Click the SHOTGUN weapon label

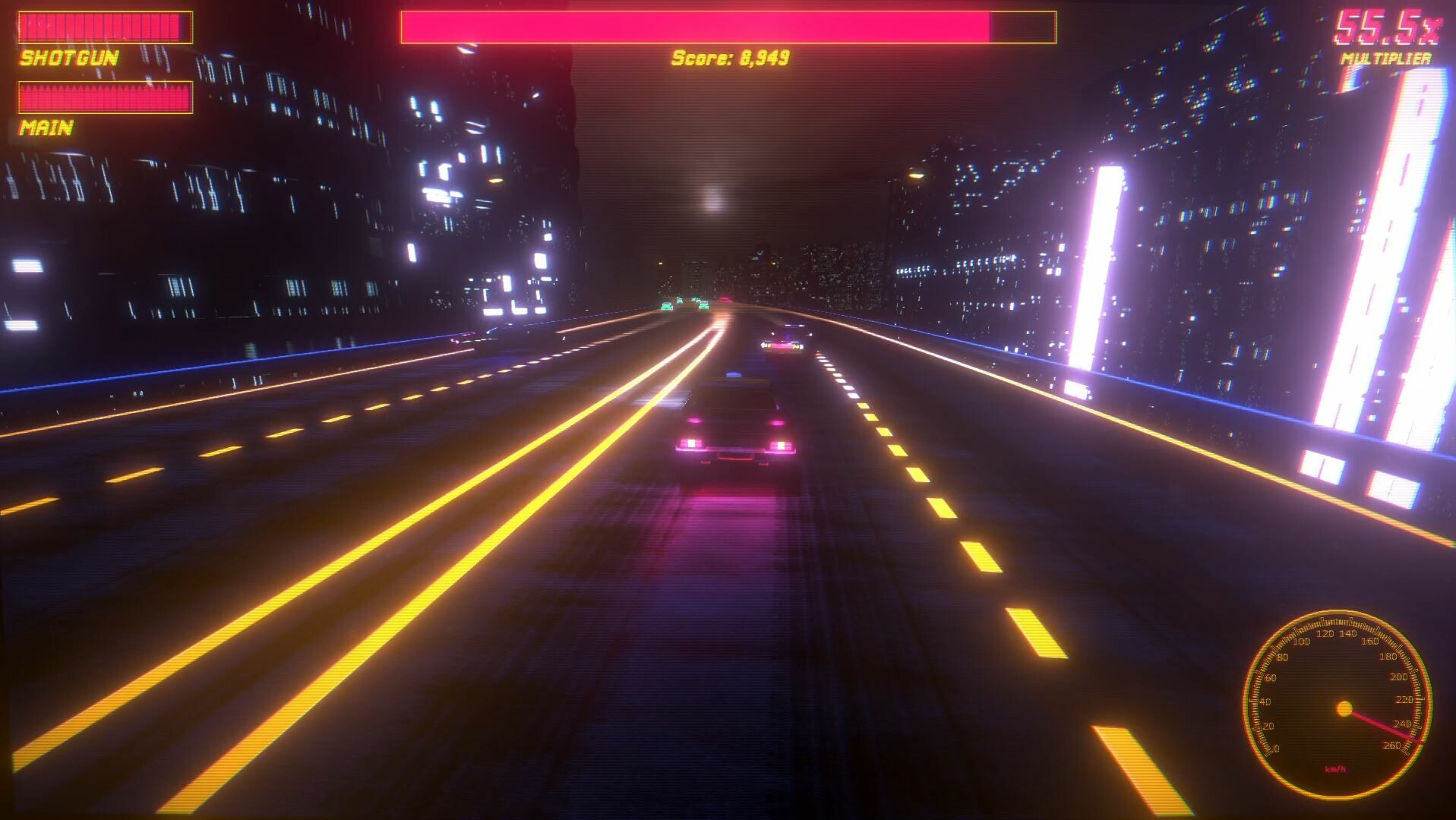point(68,58)
